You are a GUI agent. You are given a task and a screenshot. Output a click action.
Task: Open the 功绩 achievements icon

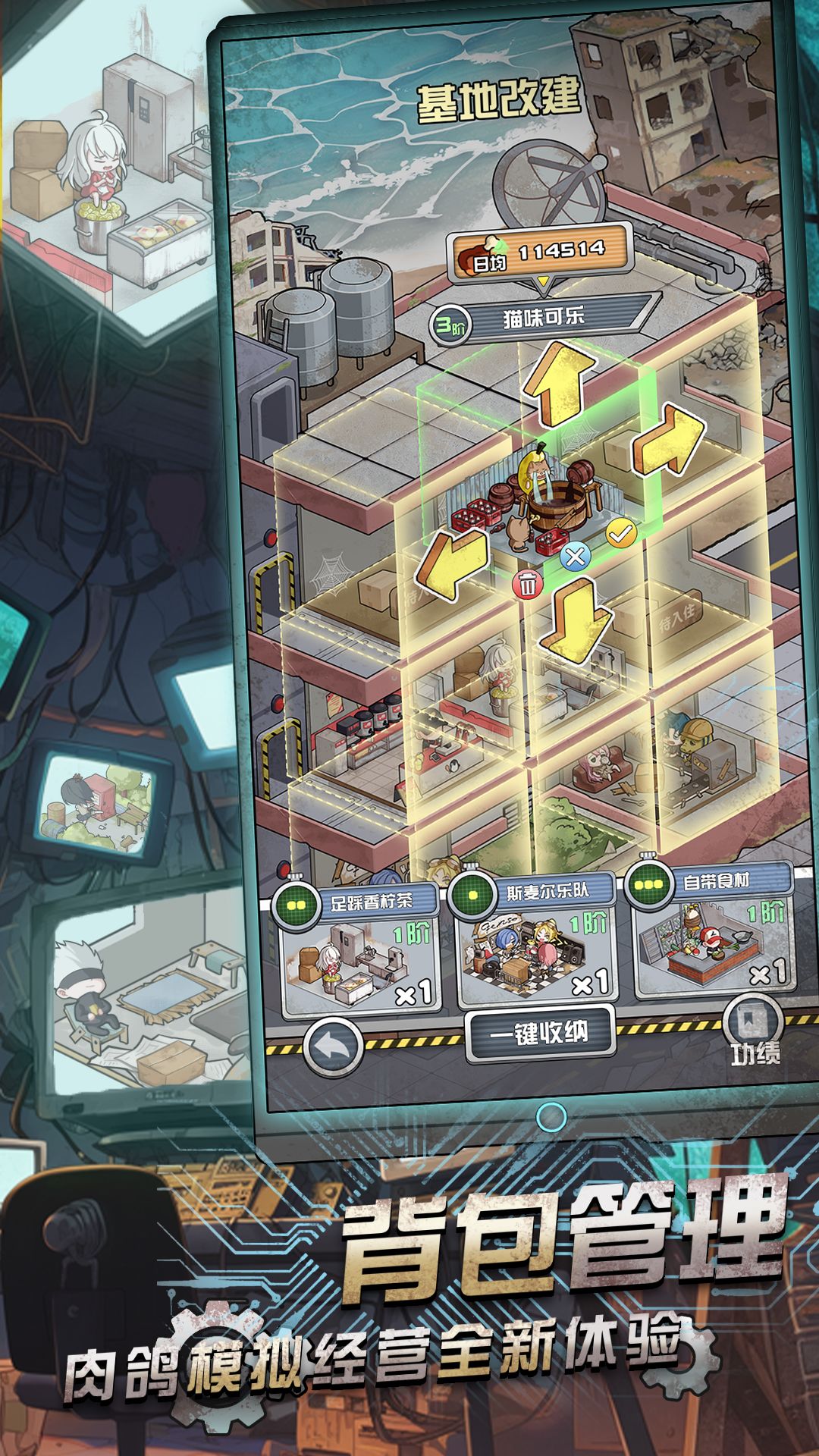(754, 1031)
